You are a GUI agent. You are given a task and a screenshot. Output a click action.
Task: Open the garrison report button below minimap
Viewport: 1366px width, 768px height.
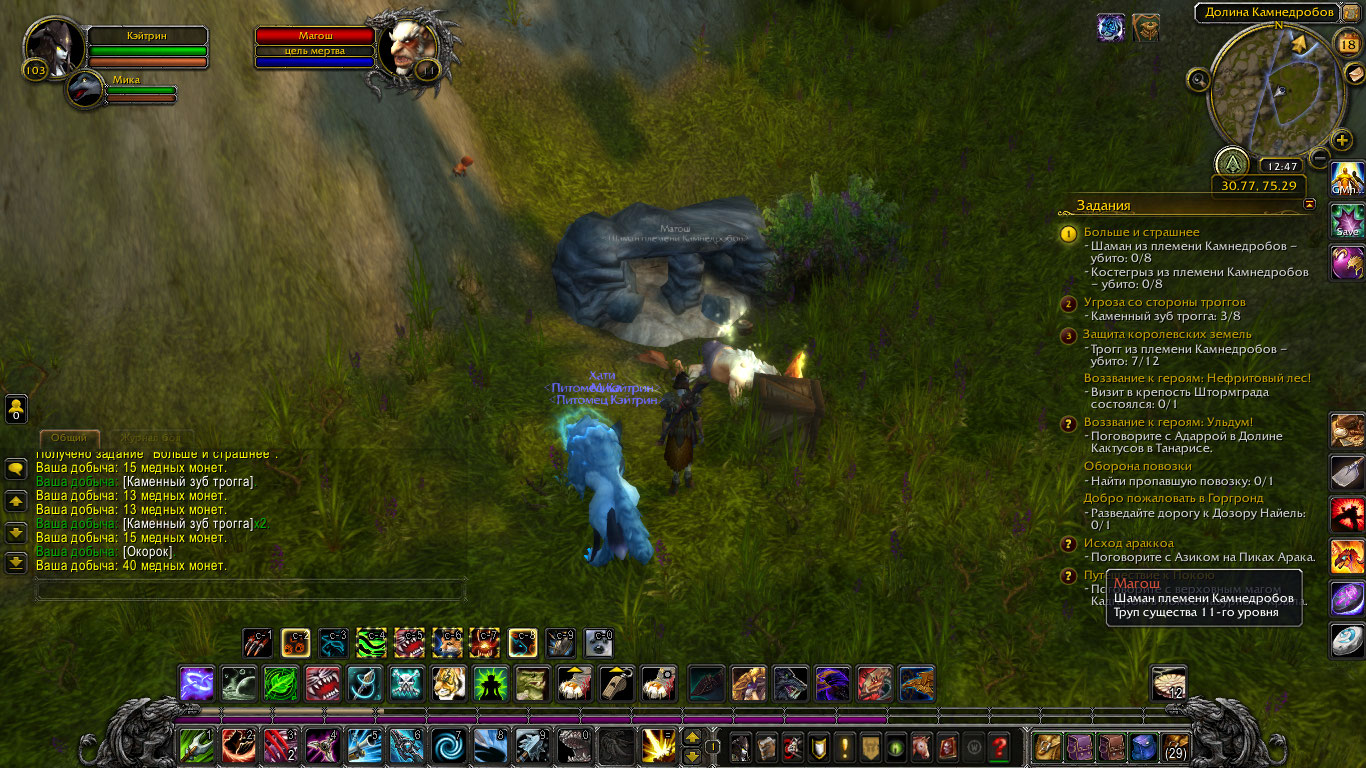pos(1232,164)
